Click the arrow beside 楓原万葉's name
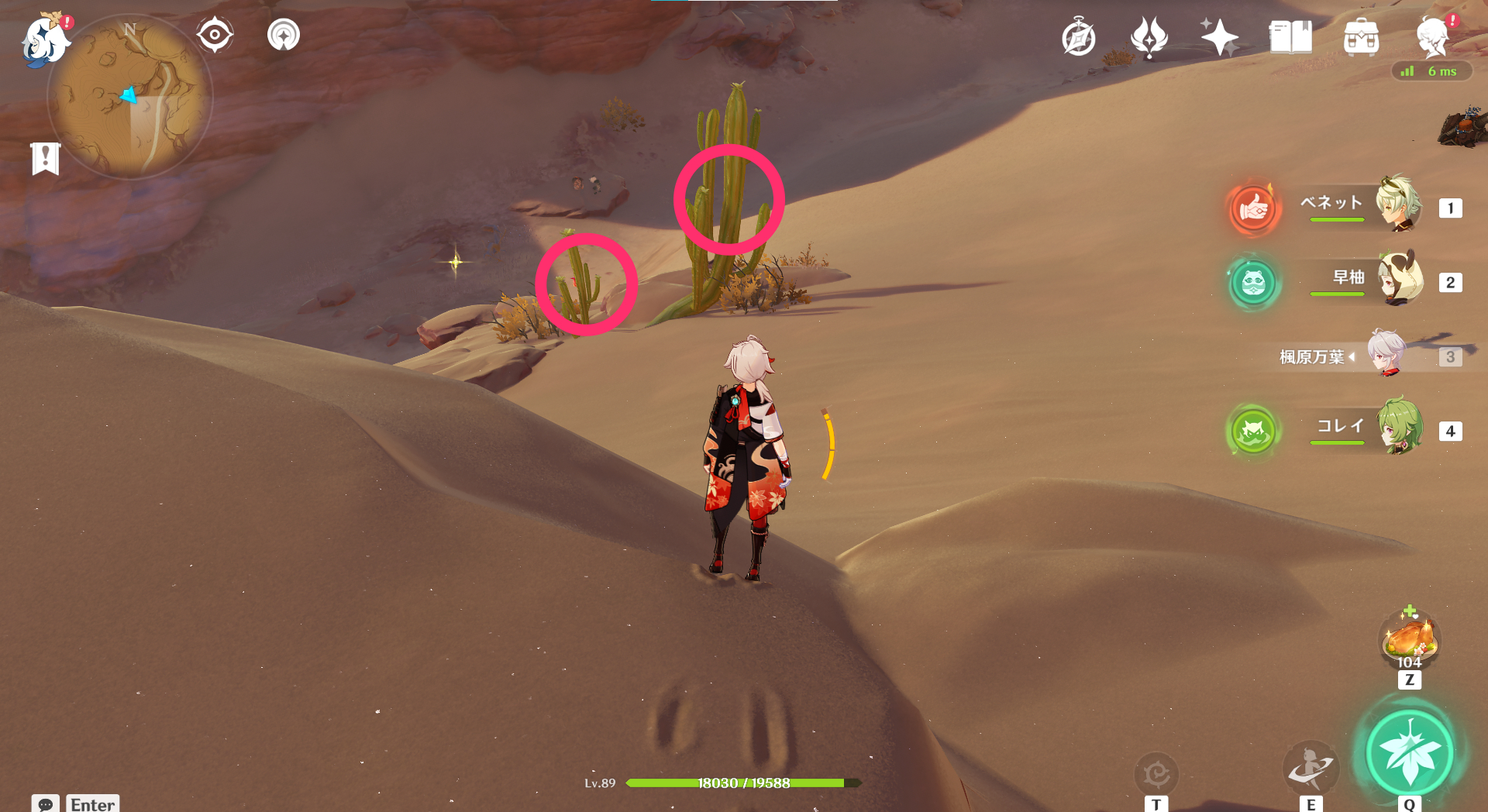Viewport: 1488px width, 812px height. coord(1353,357)
